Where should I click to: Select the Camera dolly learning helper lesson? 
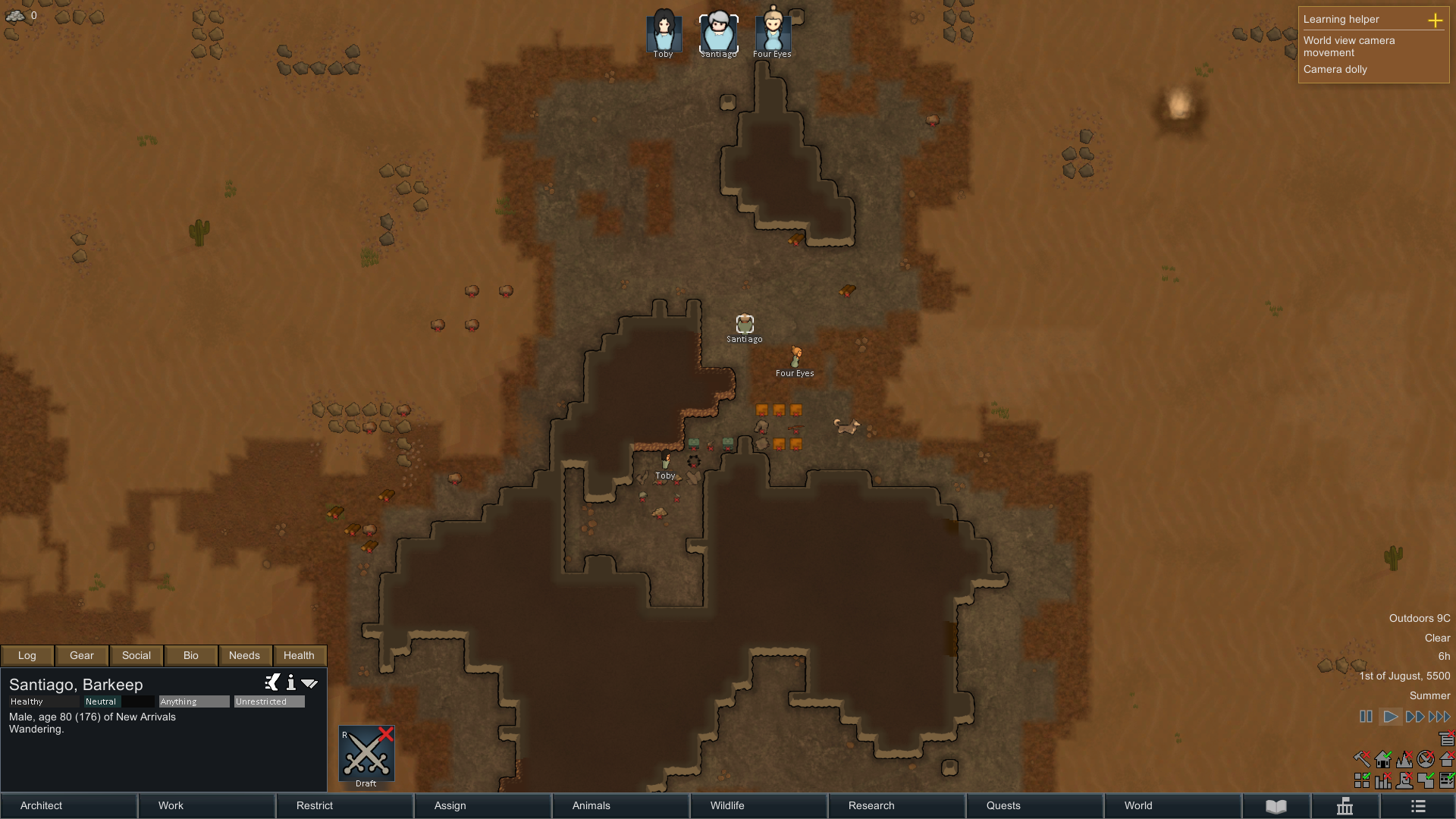click(1337, 69)
